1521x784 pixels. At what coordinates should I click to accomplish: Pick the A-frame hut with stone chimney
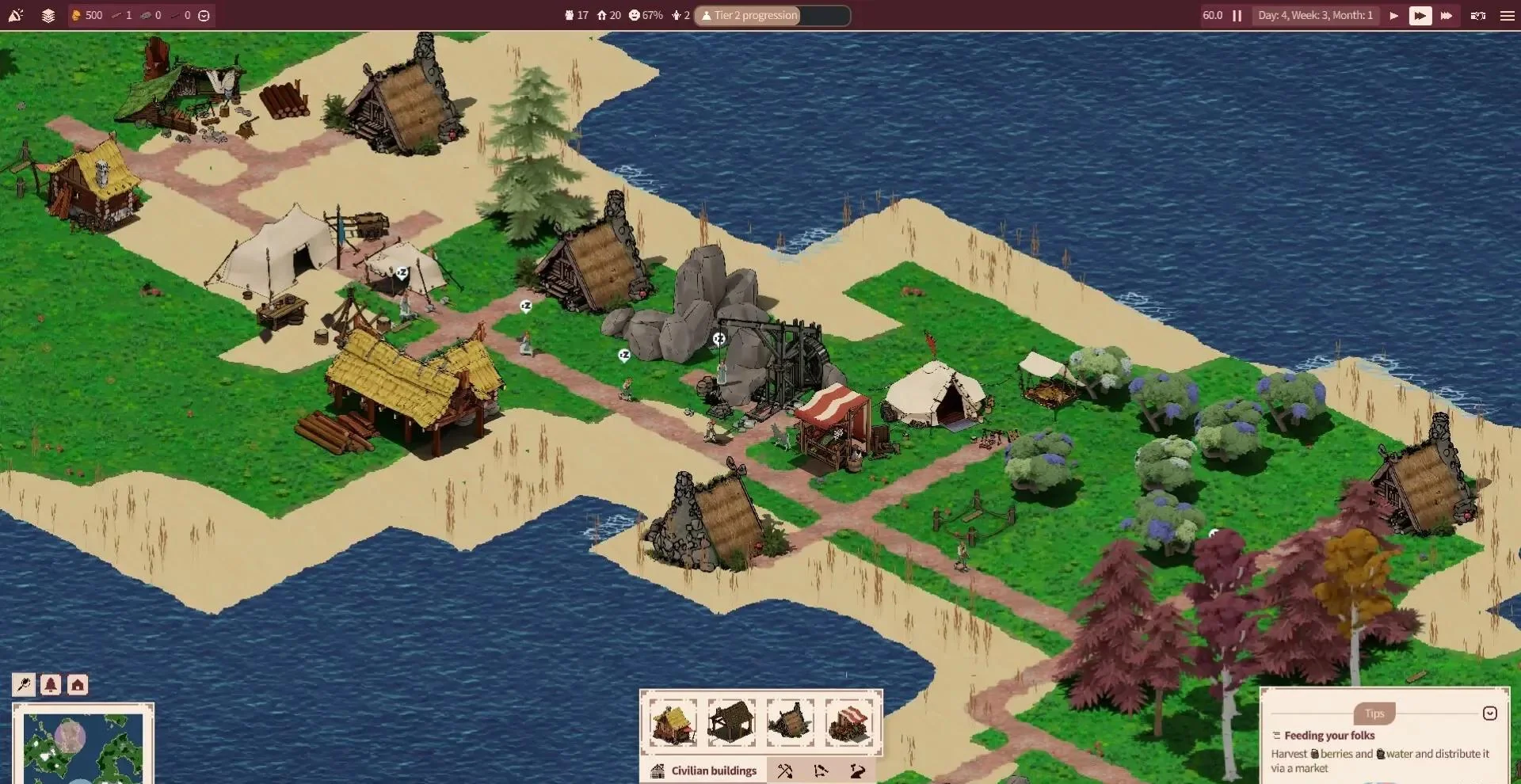790,721
